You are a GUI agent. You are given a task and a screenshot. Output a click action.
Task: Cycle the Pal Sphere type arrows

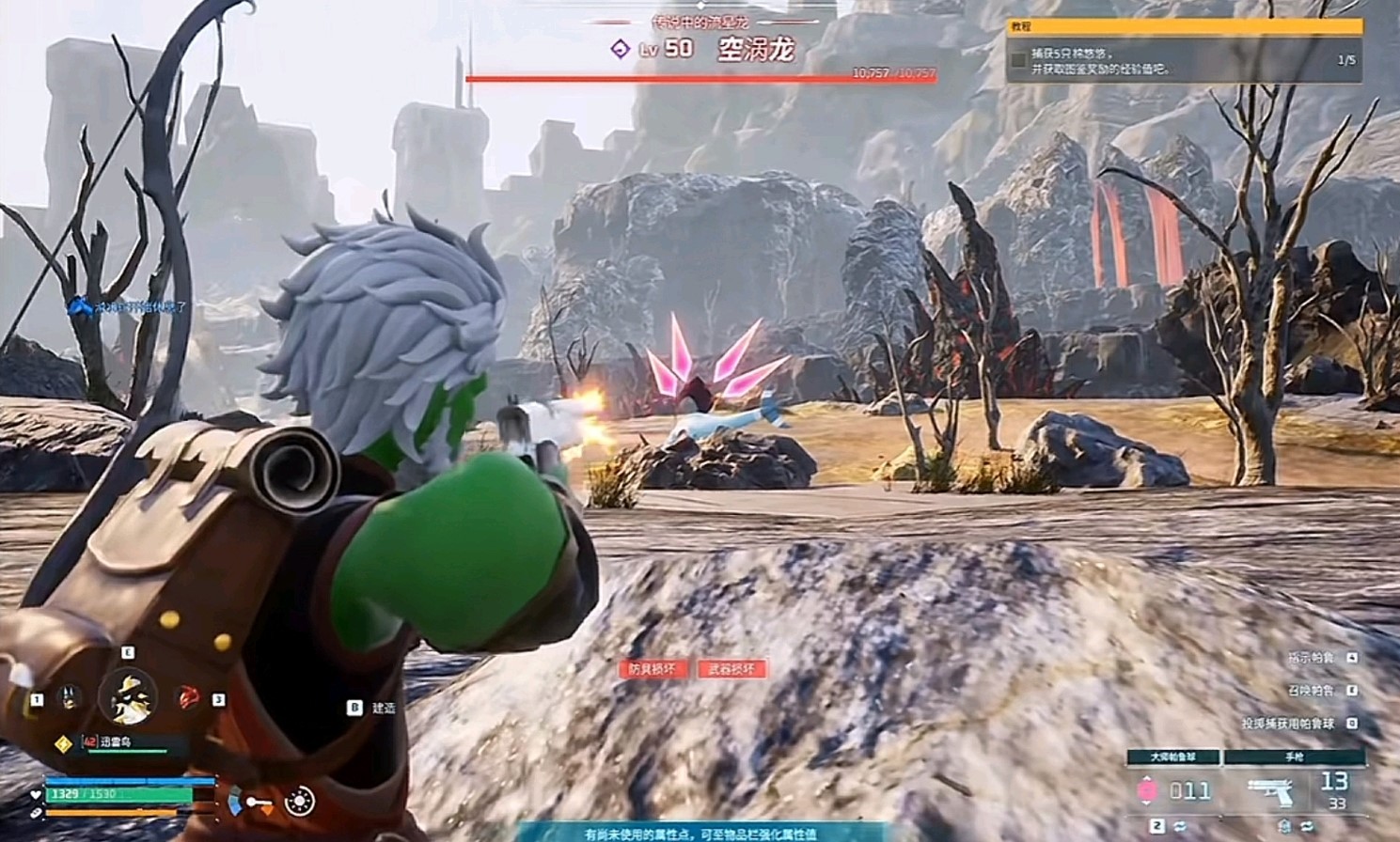(1179, 826)
